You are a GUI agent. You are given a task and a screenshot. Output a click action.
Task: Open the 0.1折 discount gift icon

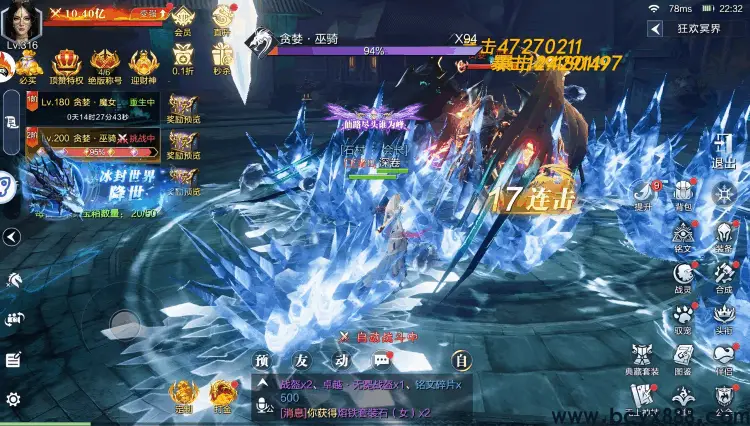[182, 58]
